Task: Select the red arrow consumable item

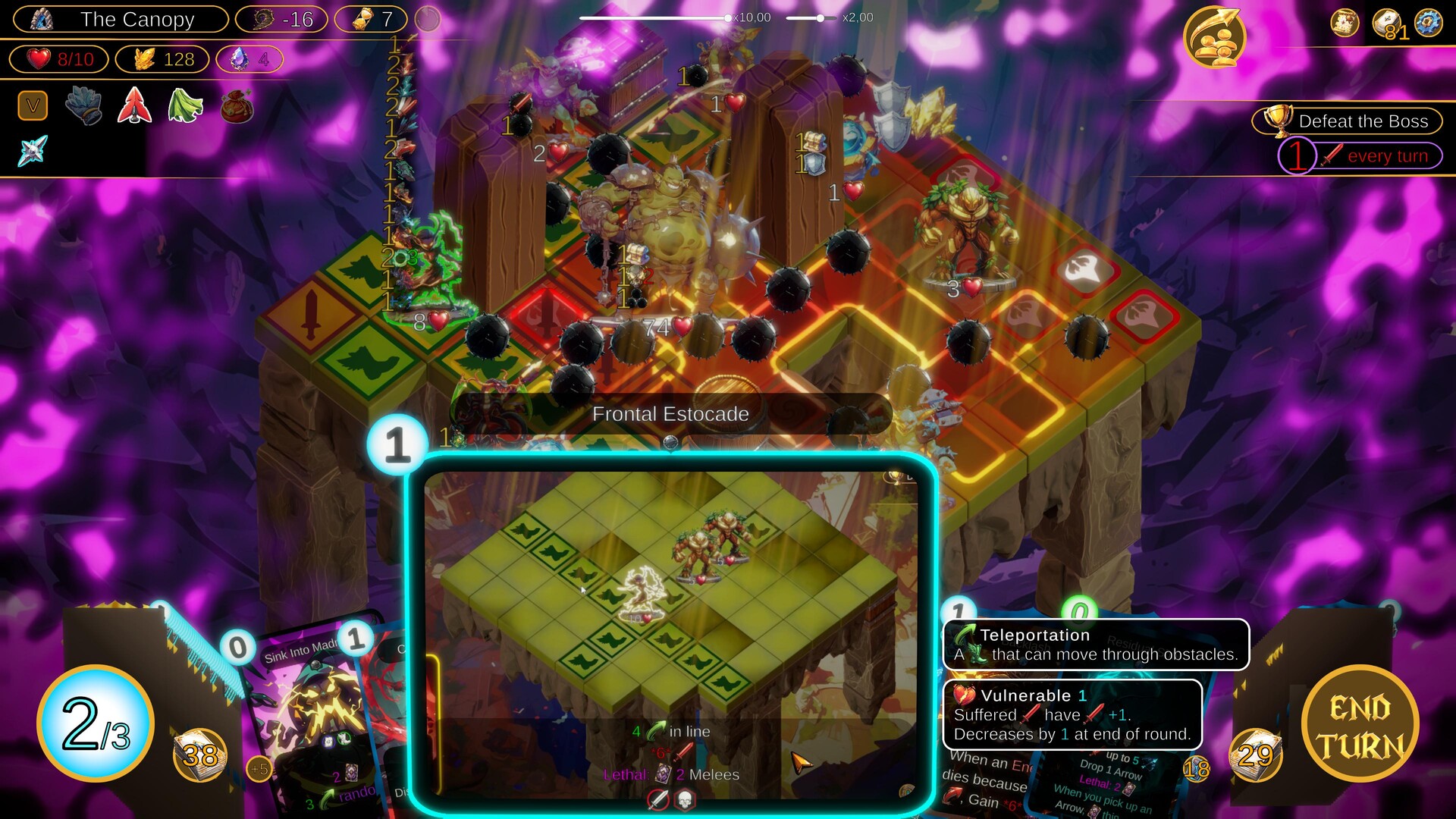Action: coord(133,106)
